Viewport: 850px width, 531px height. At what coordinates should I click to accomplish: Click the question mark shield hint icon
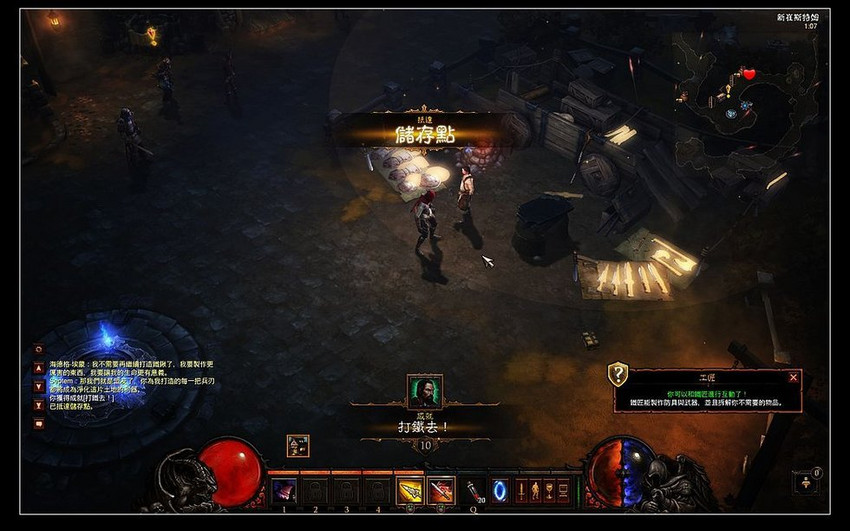(619, 375)
